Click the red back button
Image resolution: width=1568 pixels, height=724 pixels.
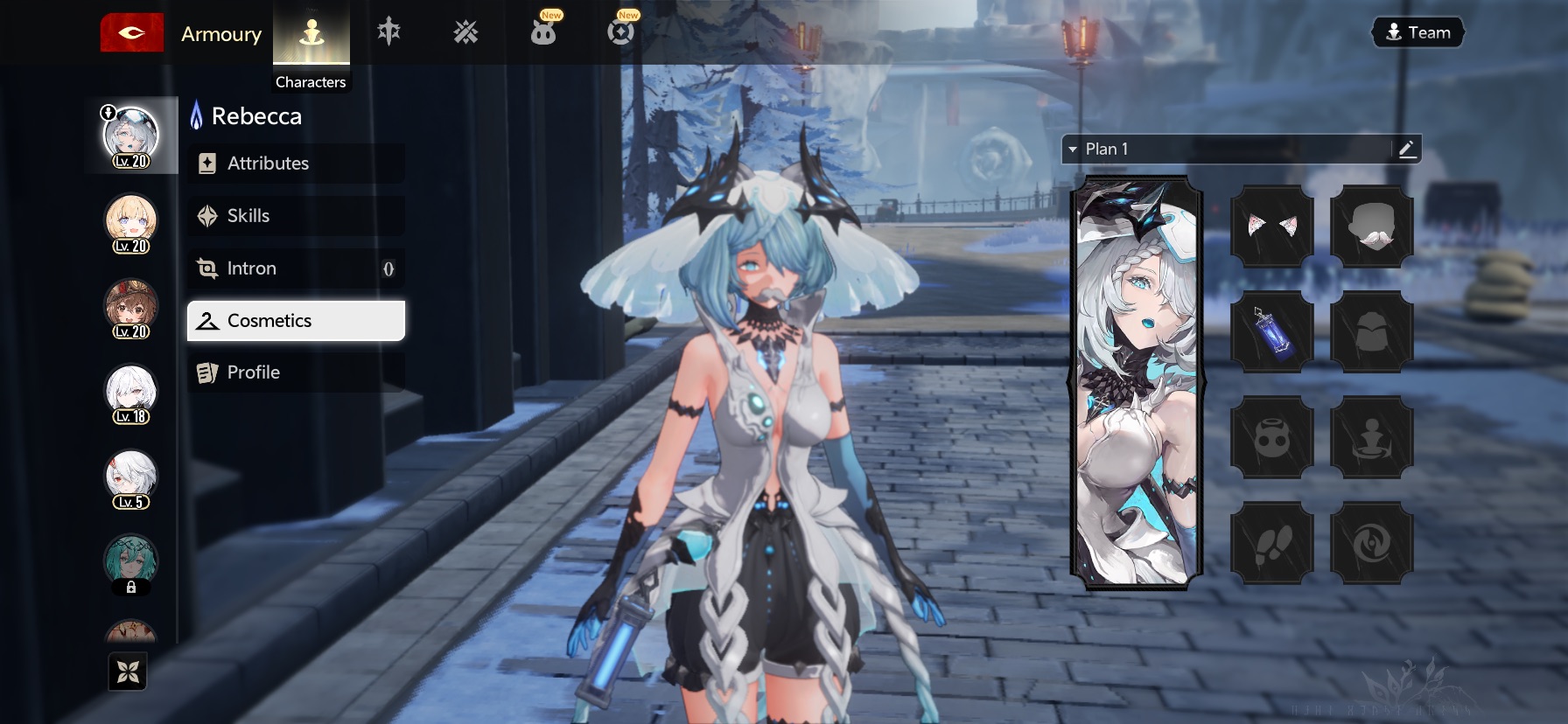tap(131, 33)
